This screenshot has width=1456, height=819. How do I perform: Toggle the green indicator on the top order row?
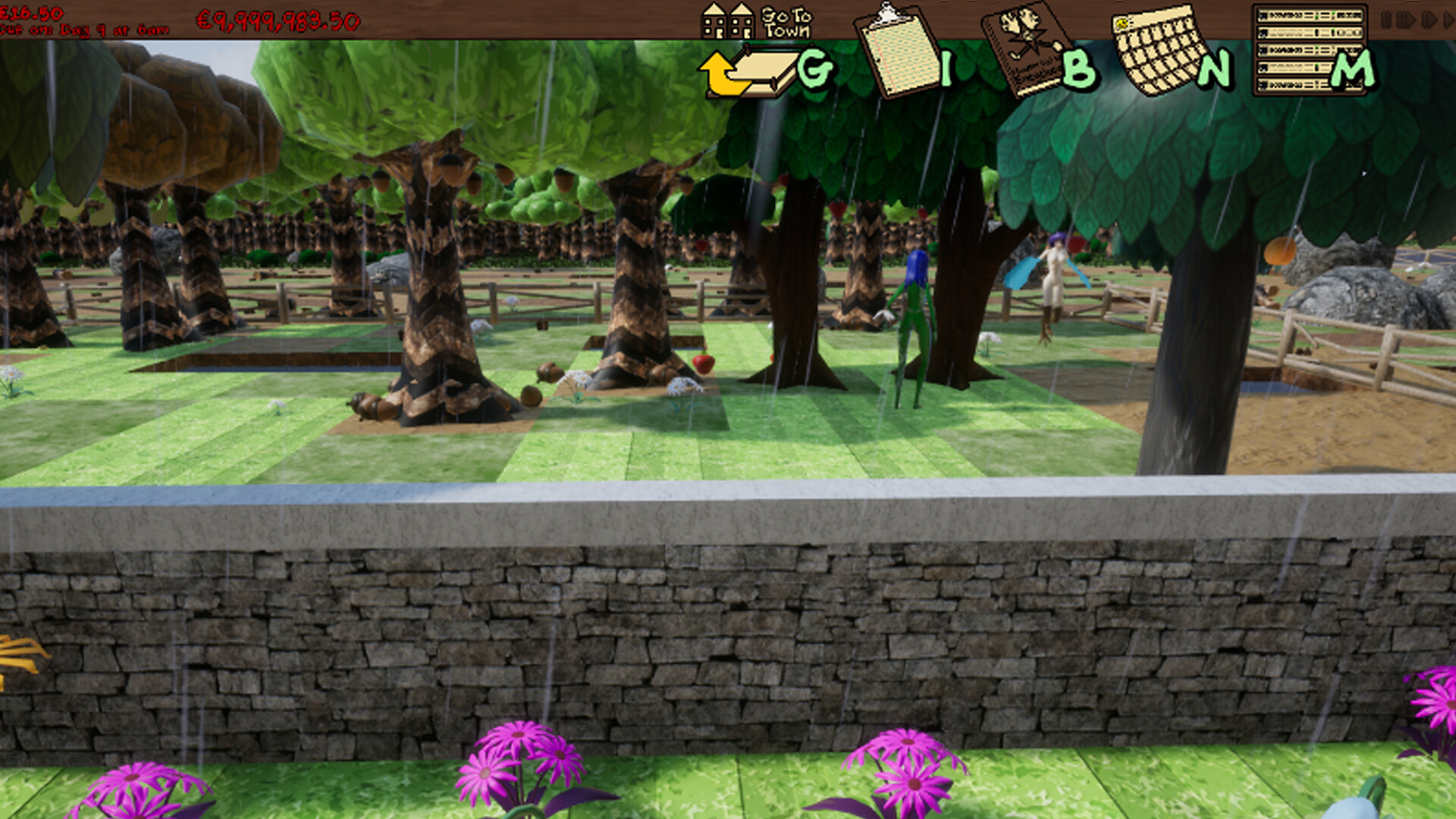pos(1317,16)
